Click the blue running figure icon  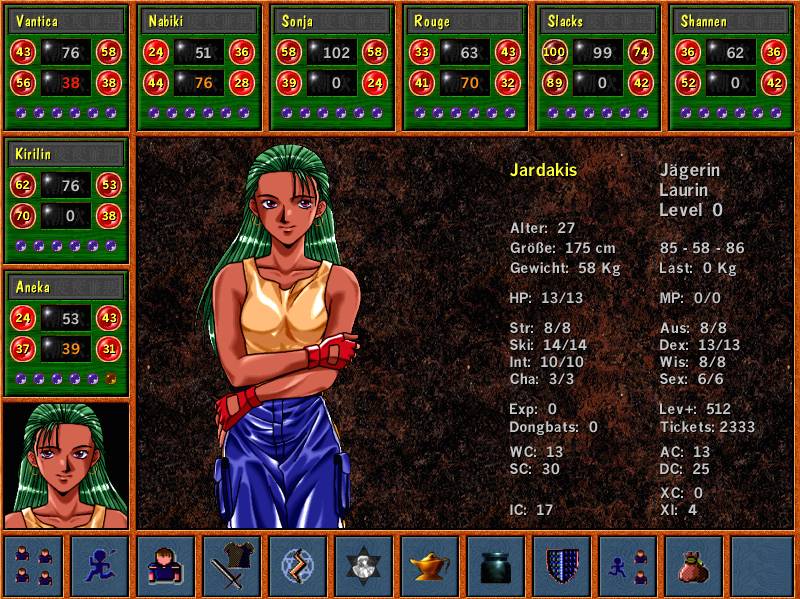(x=100, y=565)
